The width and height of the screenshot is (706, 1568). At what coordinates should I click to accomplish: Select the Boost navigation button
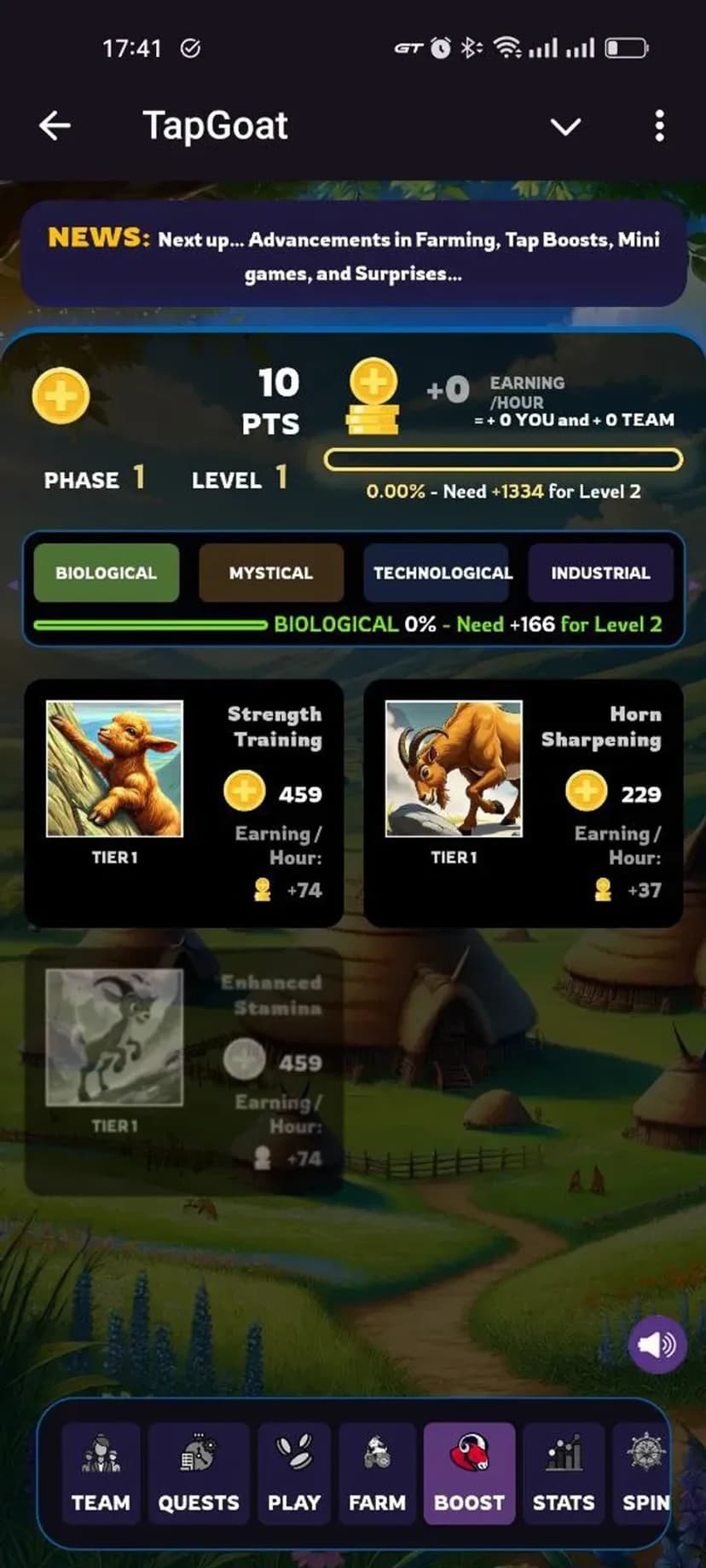coord(469,1473)
